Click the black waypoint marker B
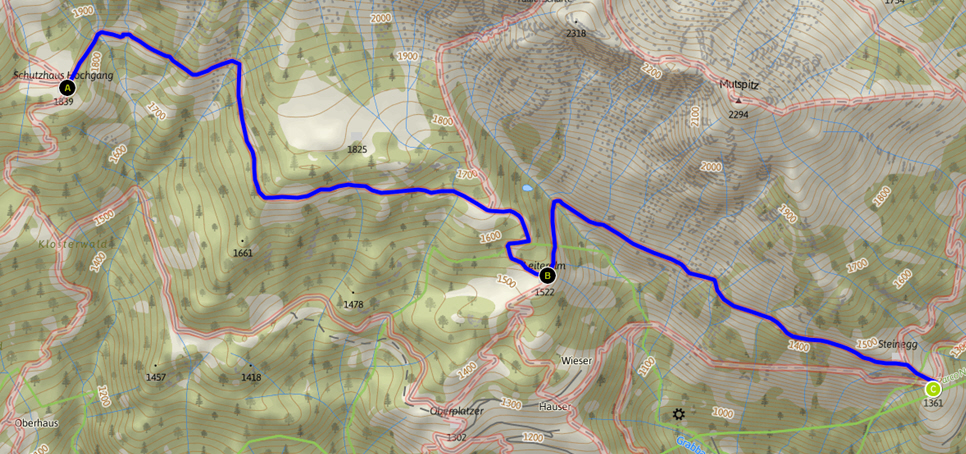The width and height of the screenshot is (966, 454). (547, 275)
